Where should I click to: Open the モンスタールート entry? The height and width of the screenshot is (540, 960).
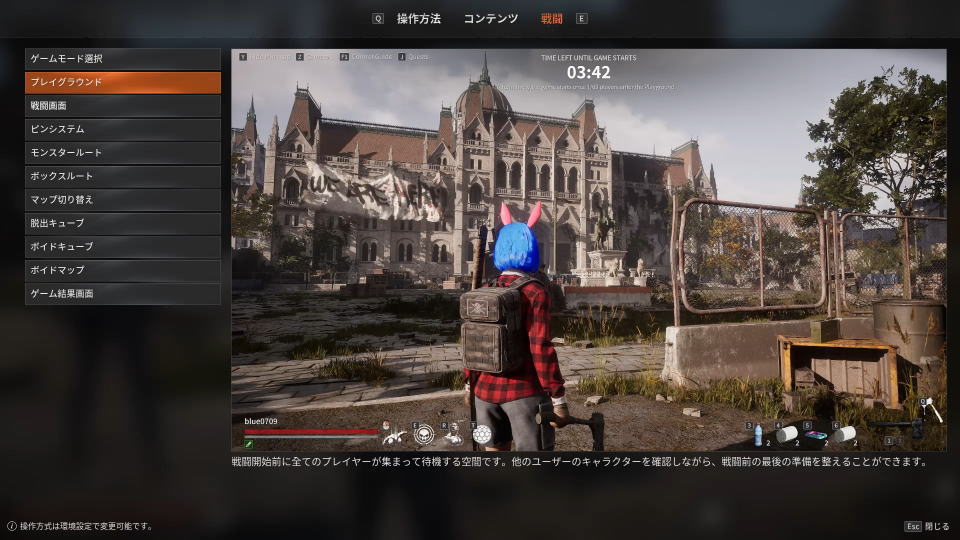(x=122, y=153)
